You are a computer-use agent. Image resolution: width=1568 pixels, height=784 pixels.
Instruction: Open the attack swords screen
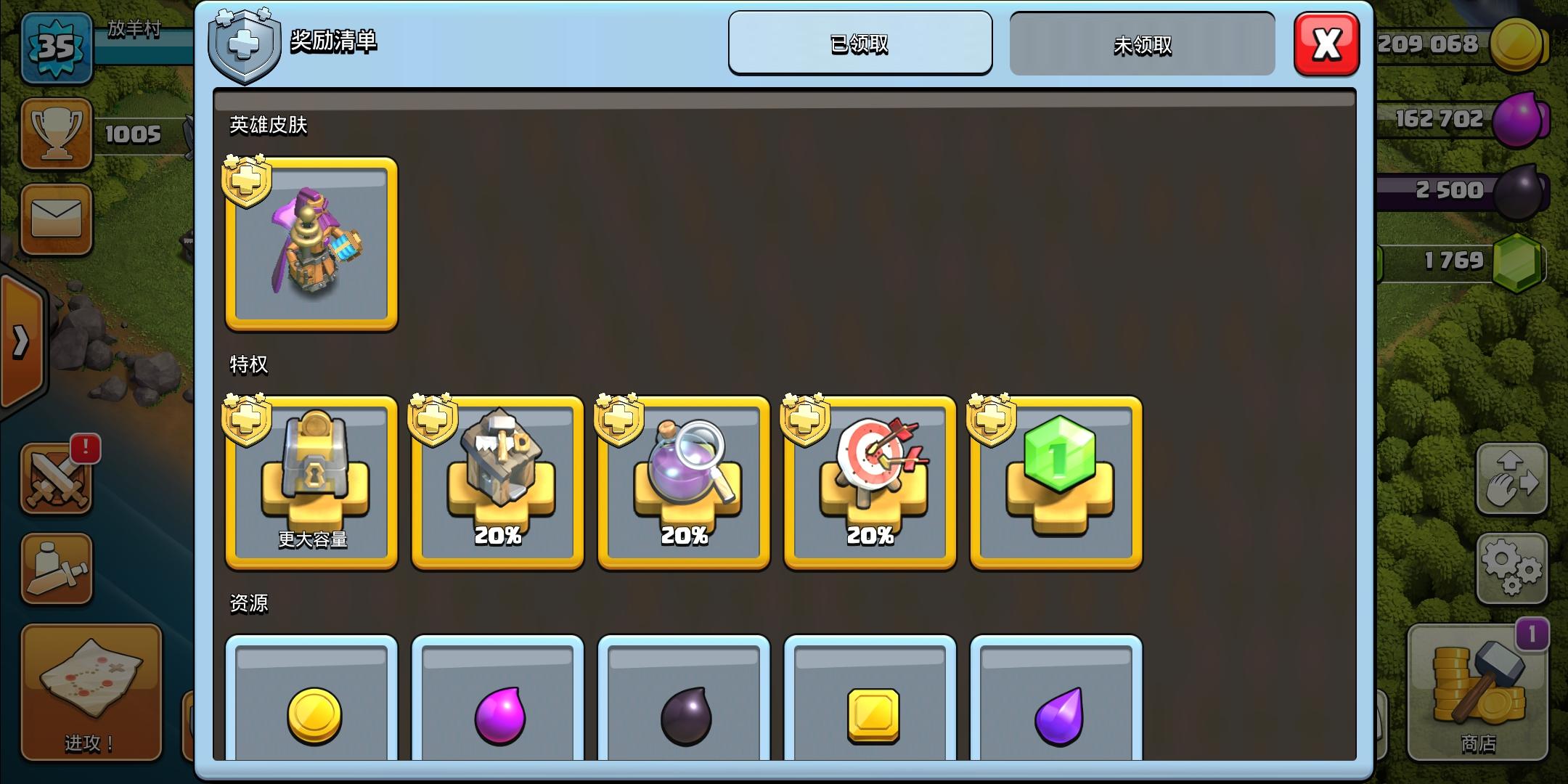[x=57, y=479]
